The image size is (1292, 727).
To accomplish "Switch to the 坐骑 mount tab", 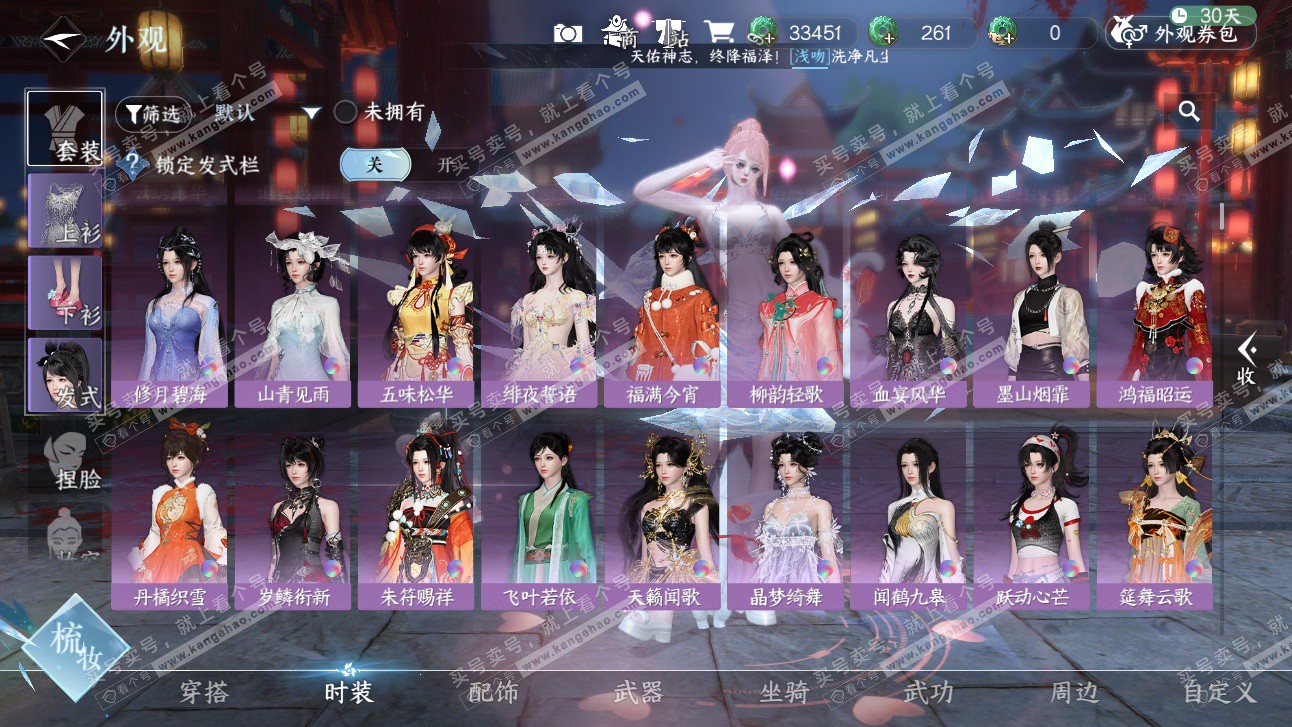I will [784, 691].
